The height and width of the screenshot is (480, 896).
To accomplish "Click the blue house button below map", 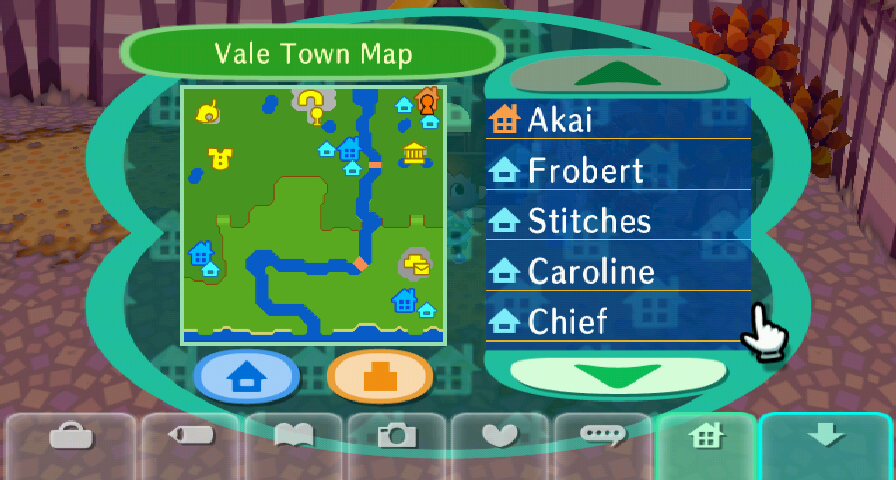I will click(x=247, y=378).
